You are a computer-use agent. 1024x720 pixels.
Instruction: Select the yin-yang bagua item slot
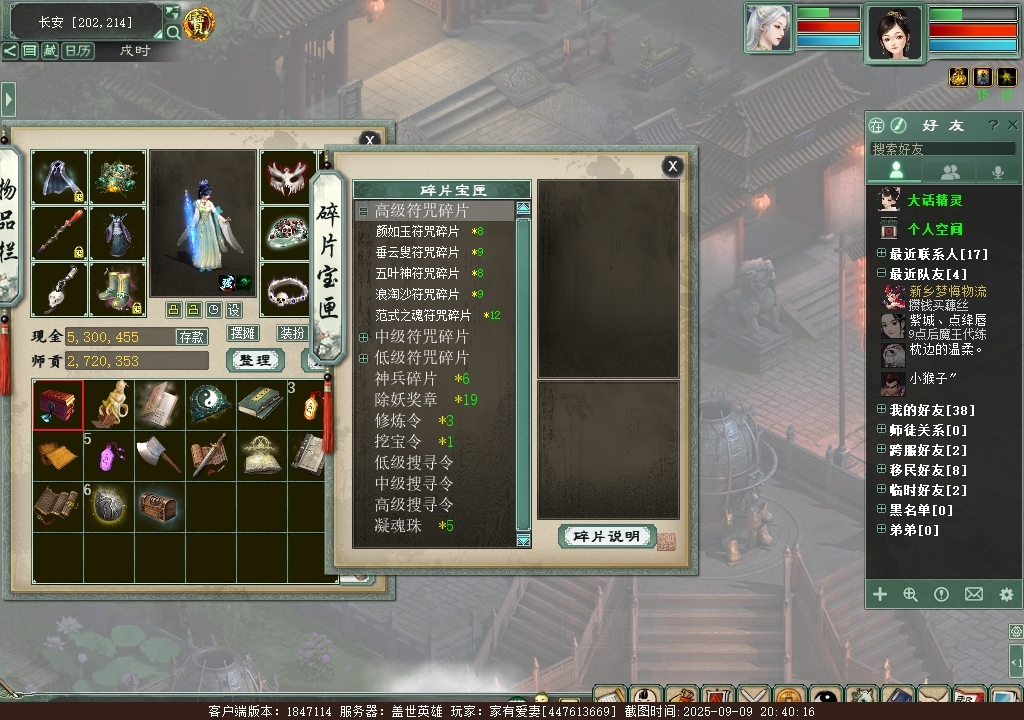coord(211,403)
